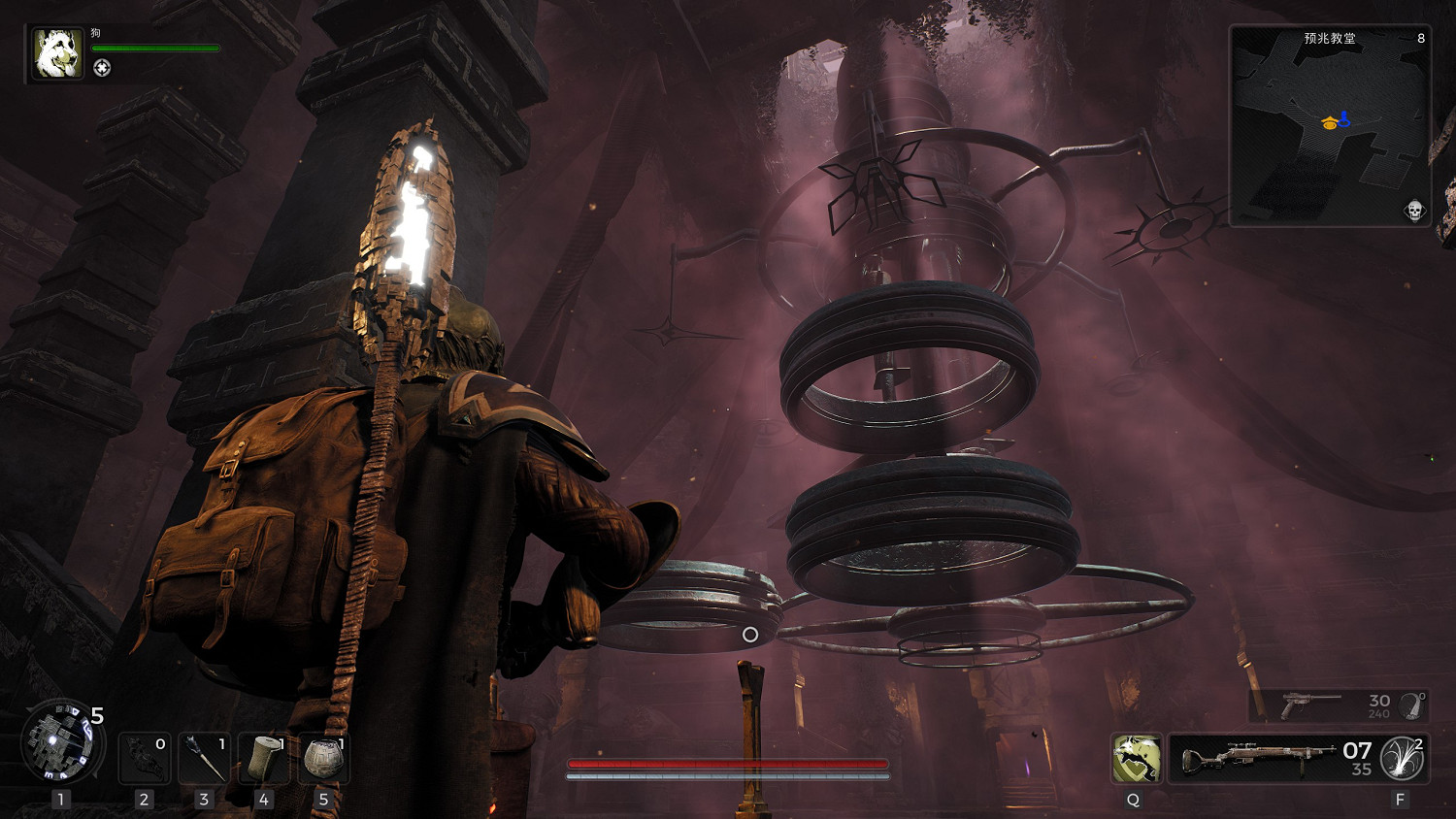Use the spiked needle item in the hotbar
Screen dimensions: 1456x819
[x=204, y=758]
